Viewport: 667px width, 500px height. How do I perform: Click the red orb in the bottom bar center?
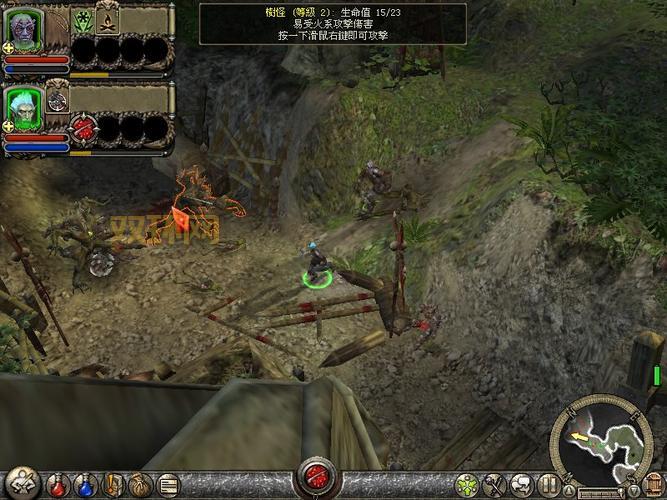point(320,476)
